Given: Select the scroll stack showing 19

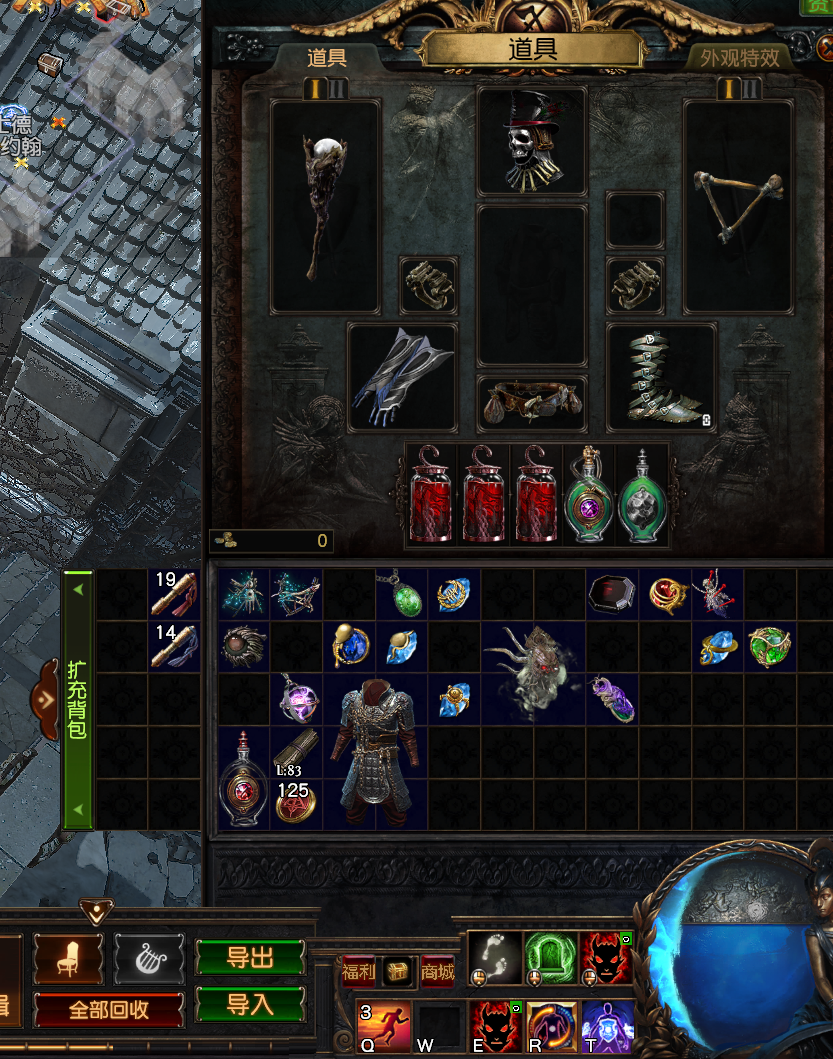Looking at the screenshot, I should point(174,594).
